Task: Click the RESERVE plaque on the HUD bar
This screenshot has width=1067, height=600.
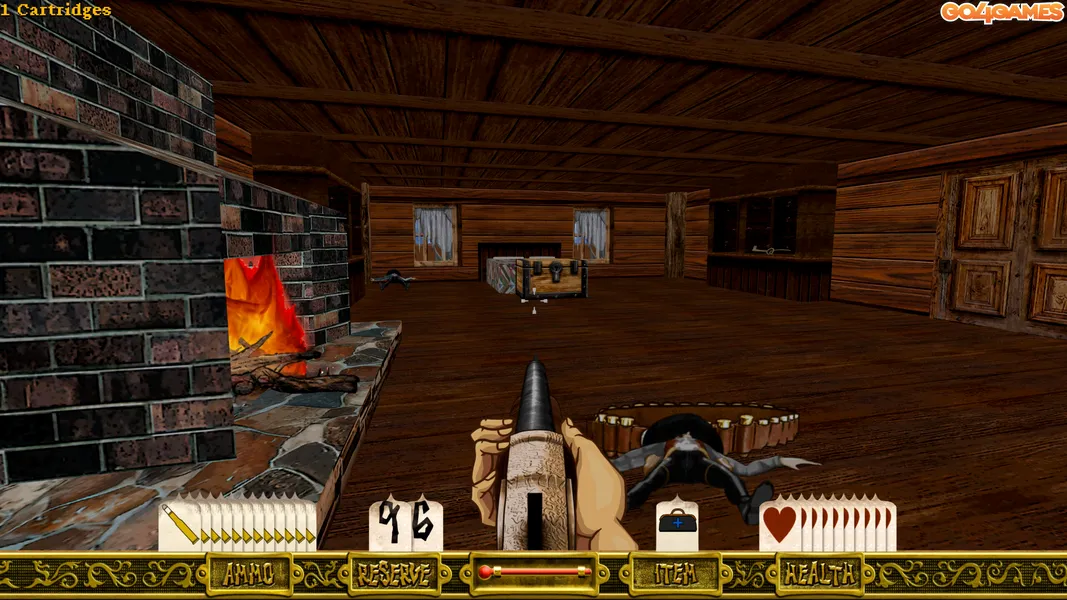Action: pos(394,574)
